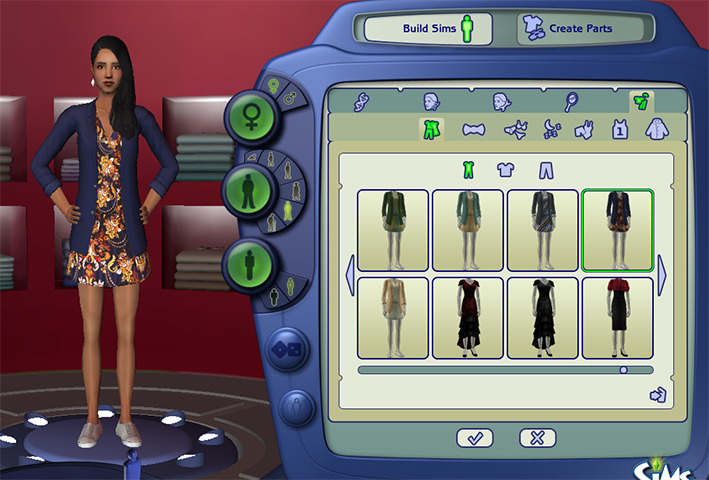Screen dimensions: 709x480
Task: Cancel with the X button
Action: [538, 437]
